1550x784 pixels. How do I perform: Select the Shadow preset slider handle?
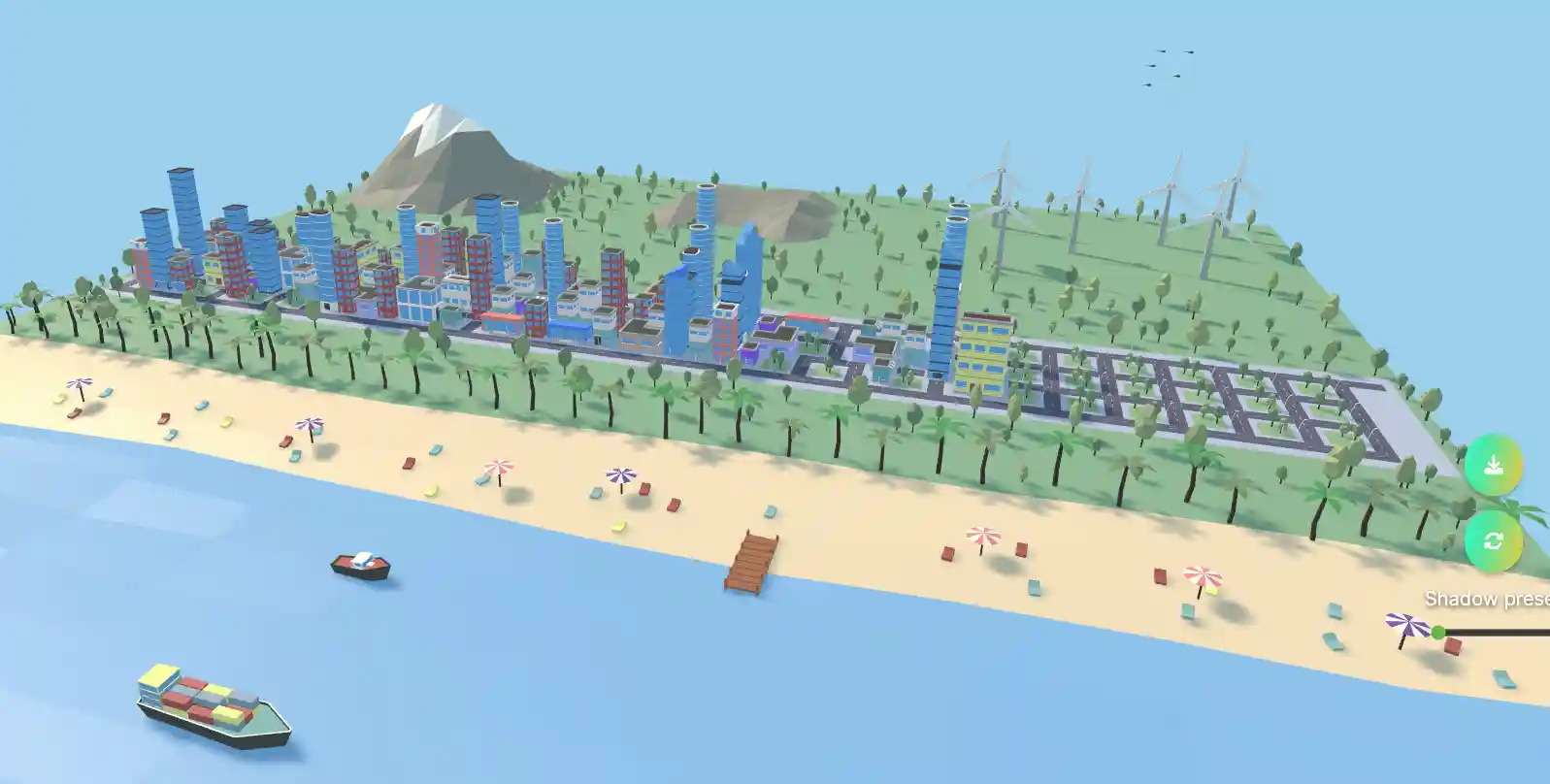tap(1438, 630)
